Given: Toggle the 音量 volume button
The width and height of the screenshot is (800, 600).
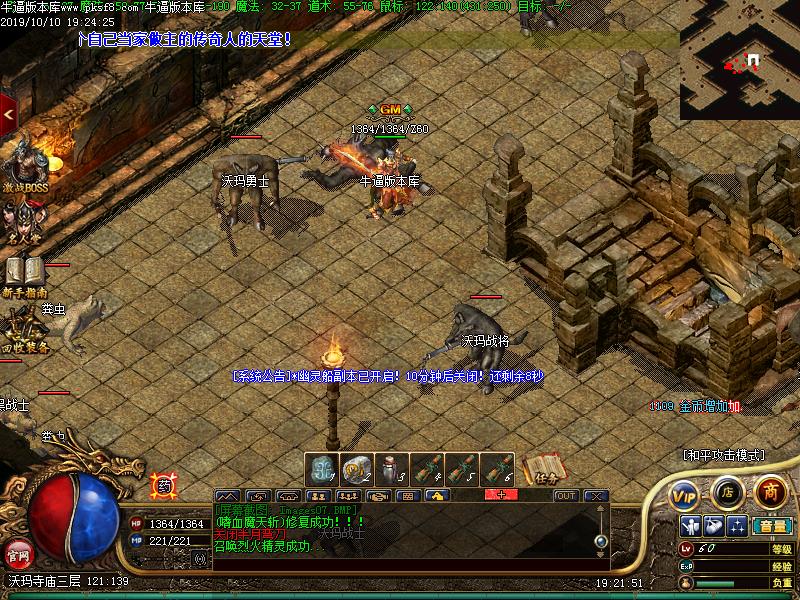Looking at the screenshot, I should pos(772,526).
